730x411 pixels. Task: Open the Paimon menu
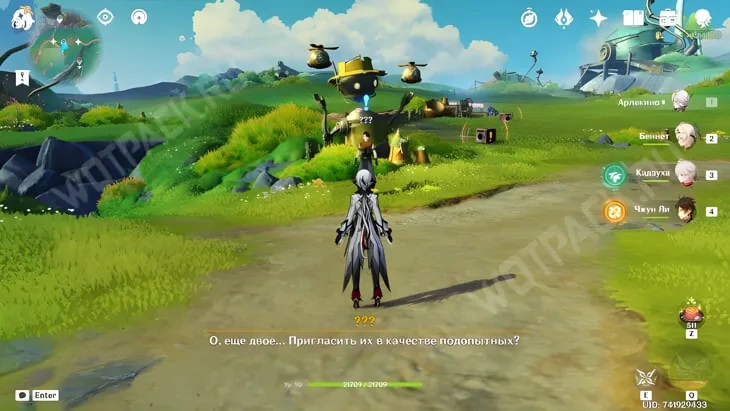point(22,16)
